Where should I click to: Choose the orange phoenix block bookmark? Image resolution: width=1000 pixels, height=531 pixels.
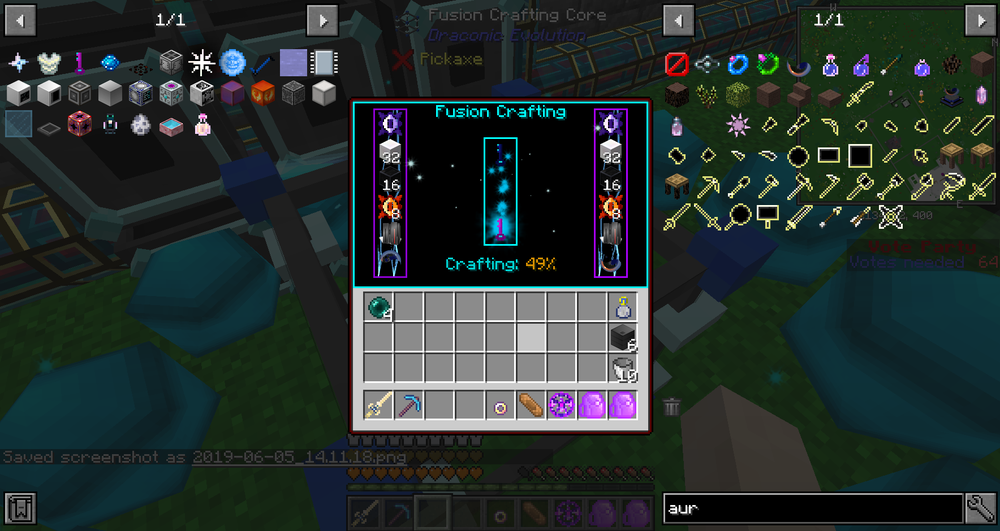263,94
